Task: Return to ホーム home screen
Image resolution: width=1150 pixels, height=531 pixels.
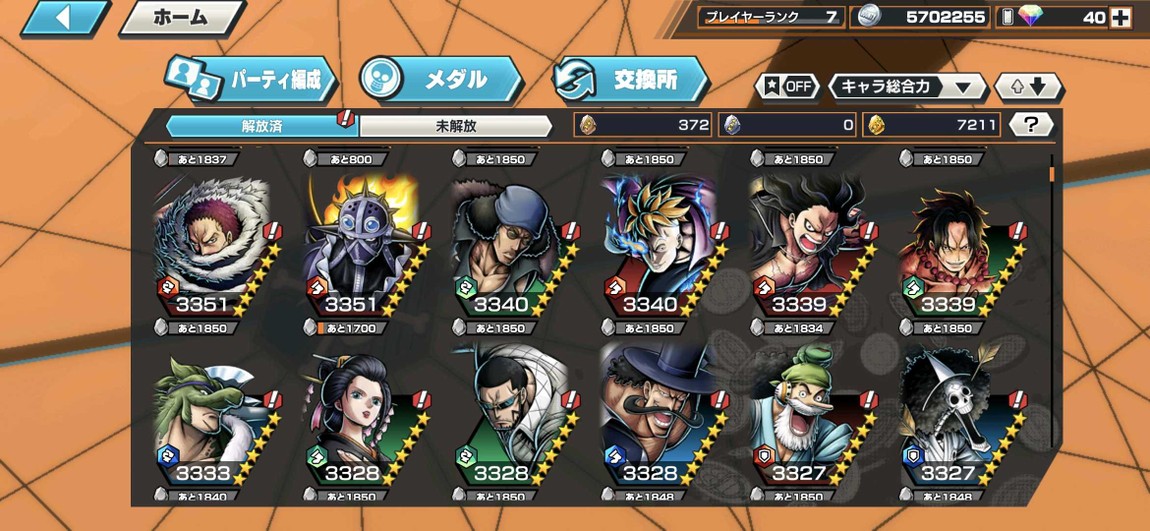Action: [x=181, y=18]
